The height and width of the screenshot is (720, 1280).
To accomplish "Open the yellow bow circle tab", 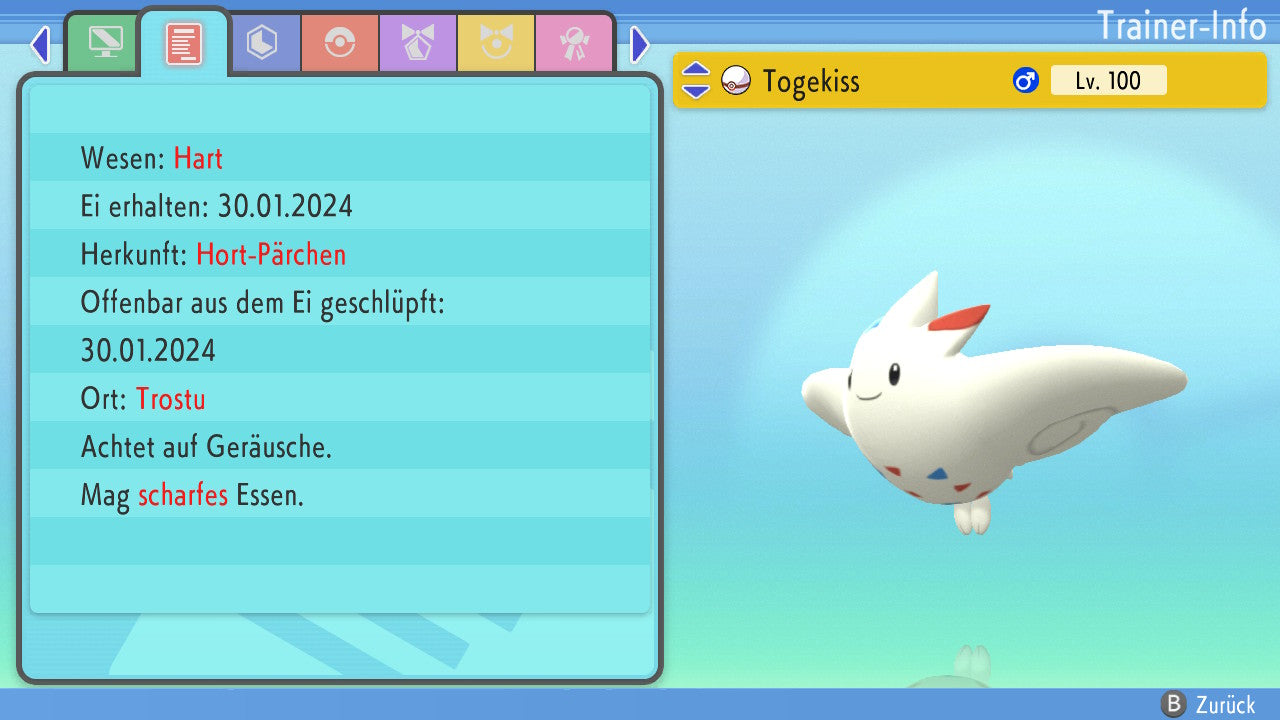I will click(x=495, y=43).
